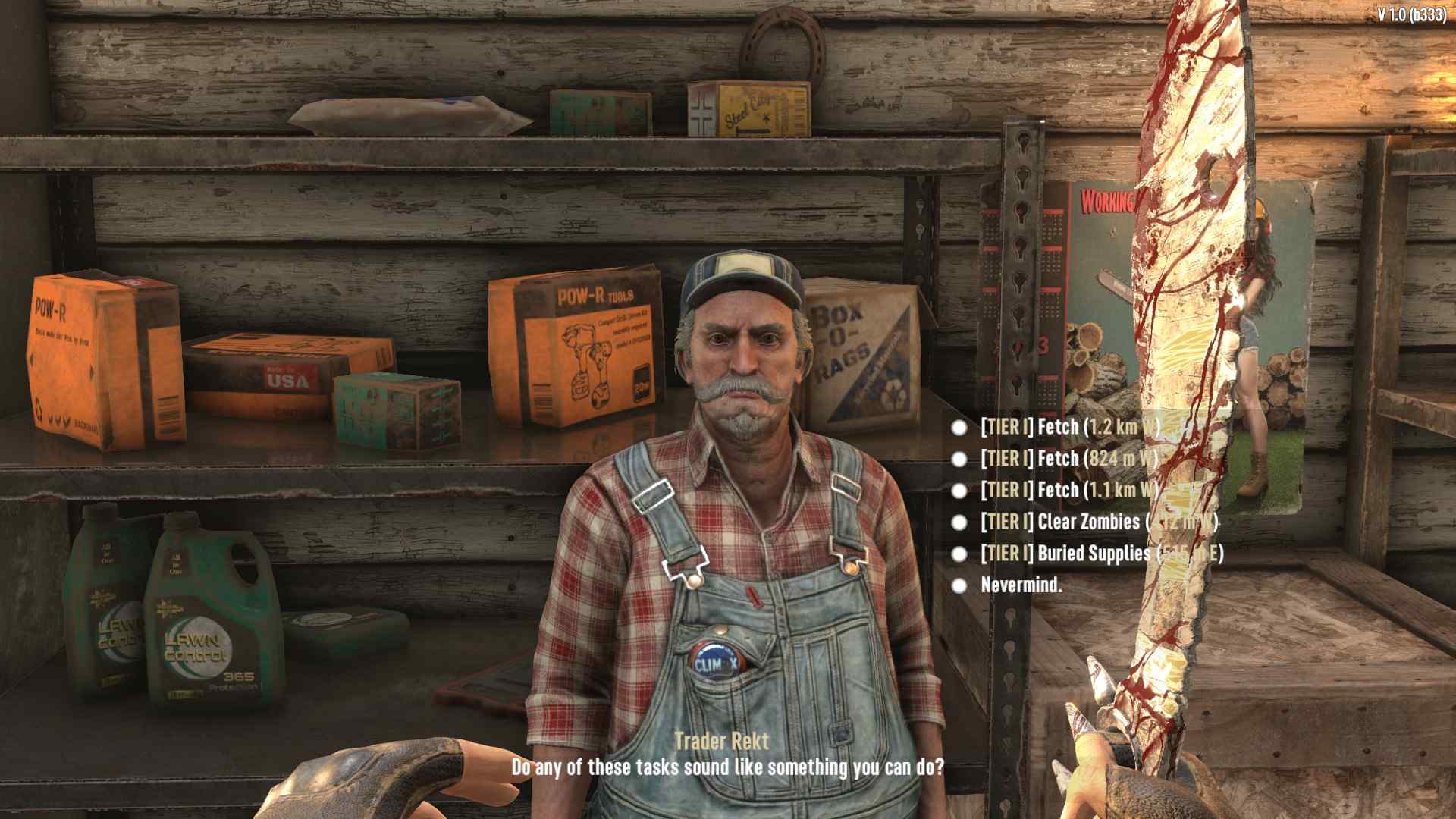Pick the Fetch quest 1.1 km west
This screenshot has height=819, width=1456.
click(x=1069, y=491)
